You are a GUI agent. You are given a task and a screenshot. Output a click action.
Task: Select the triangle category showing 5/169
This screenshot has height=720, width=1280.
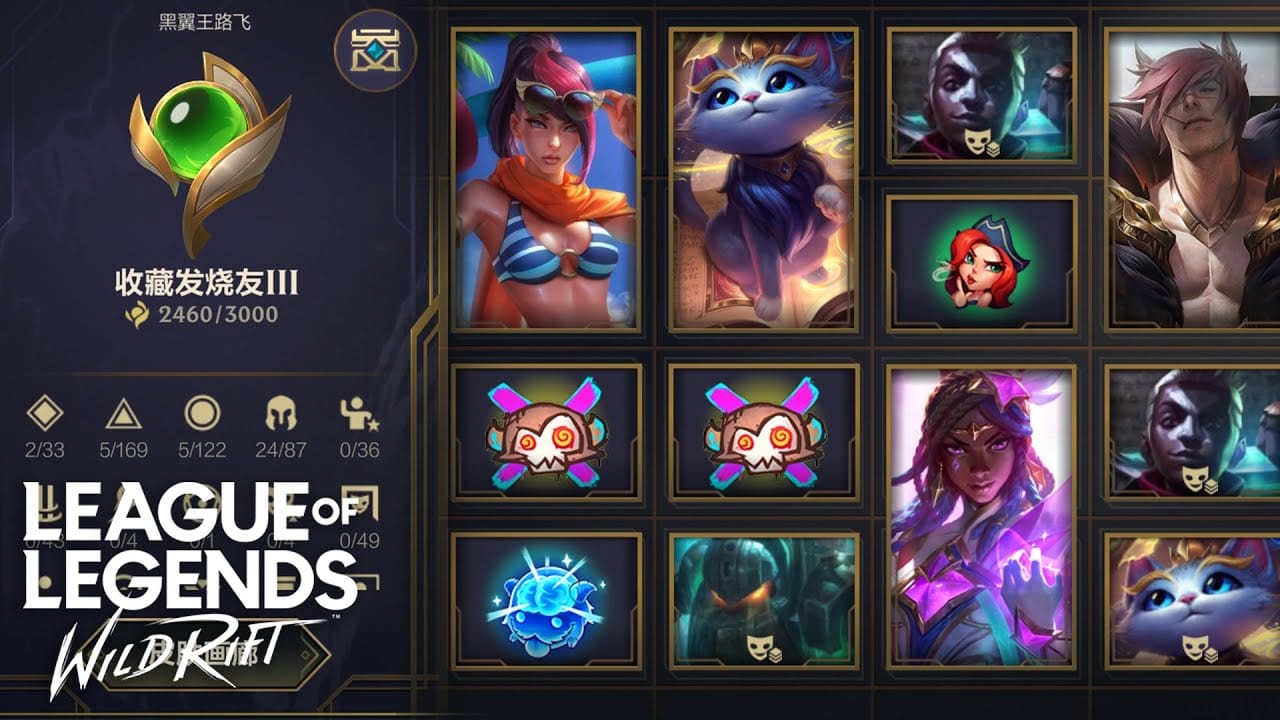coord(124,412)
